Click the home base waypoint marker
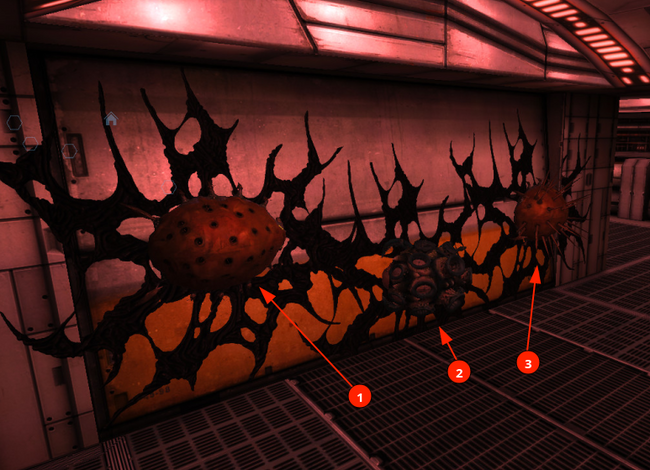This screenshot has height=470, width=650. click(111, 119)
